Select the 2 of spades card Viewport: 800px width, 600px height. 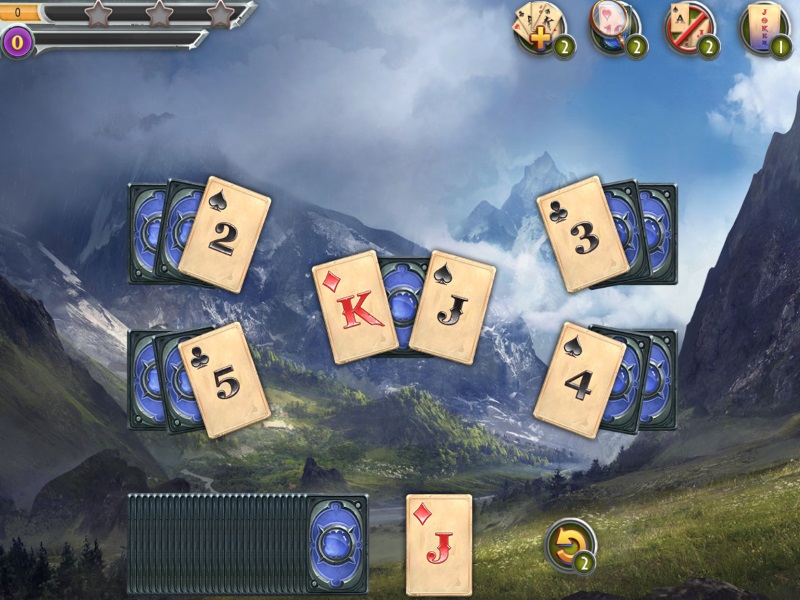225,234
